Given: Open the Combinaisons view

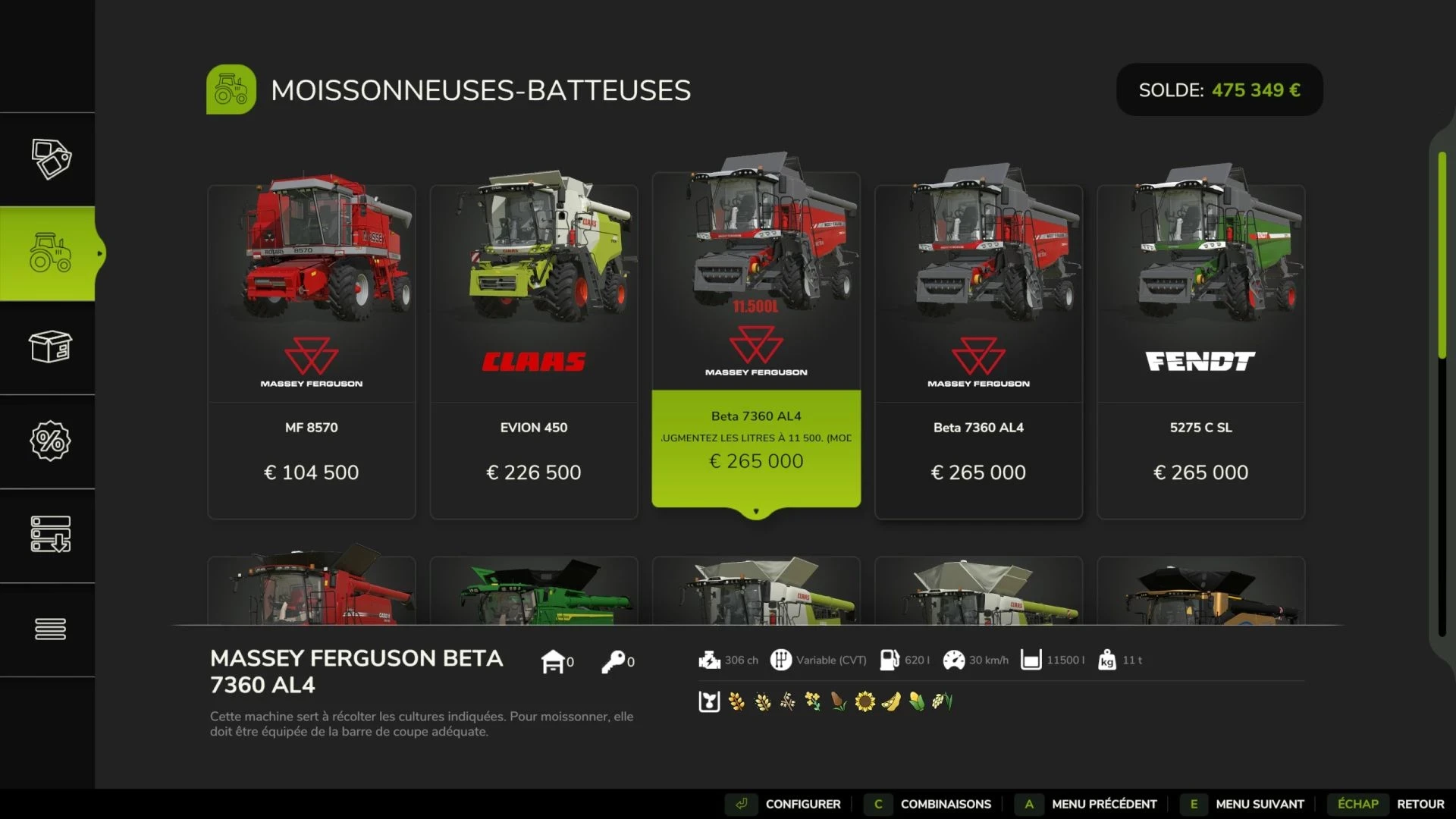Looking at the screenshot, I should coord(944,804).
